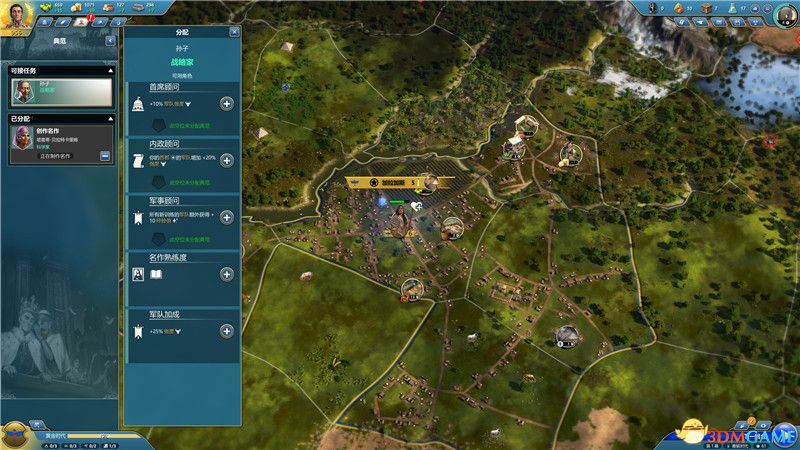This screenshot has height=450, width=800.
Task: Collapse the 可接任务 section
Action: coord(110,71)
